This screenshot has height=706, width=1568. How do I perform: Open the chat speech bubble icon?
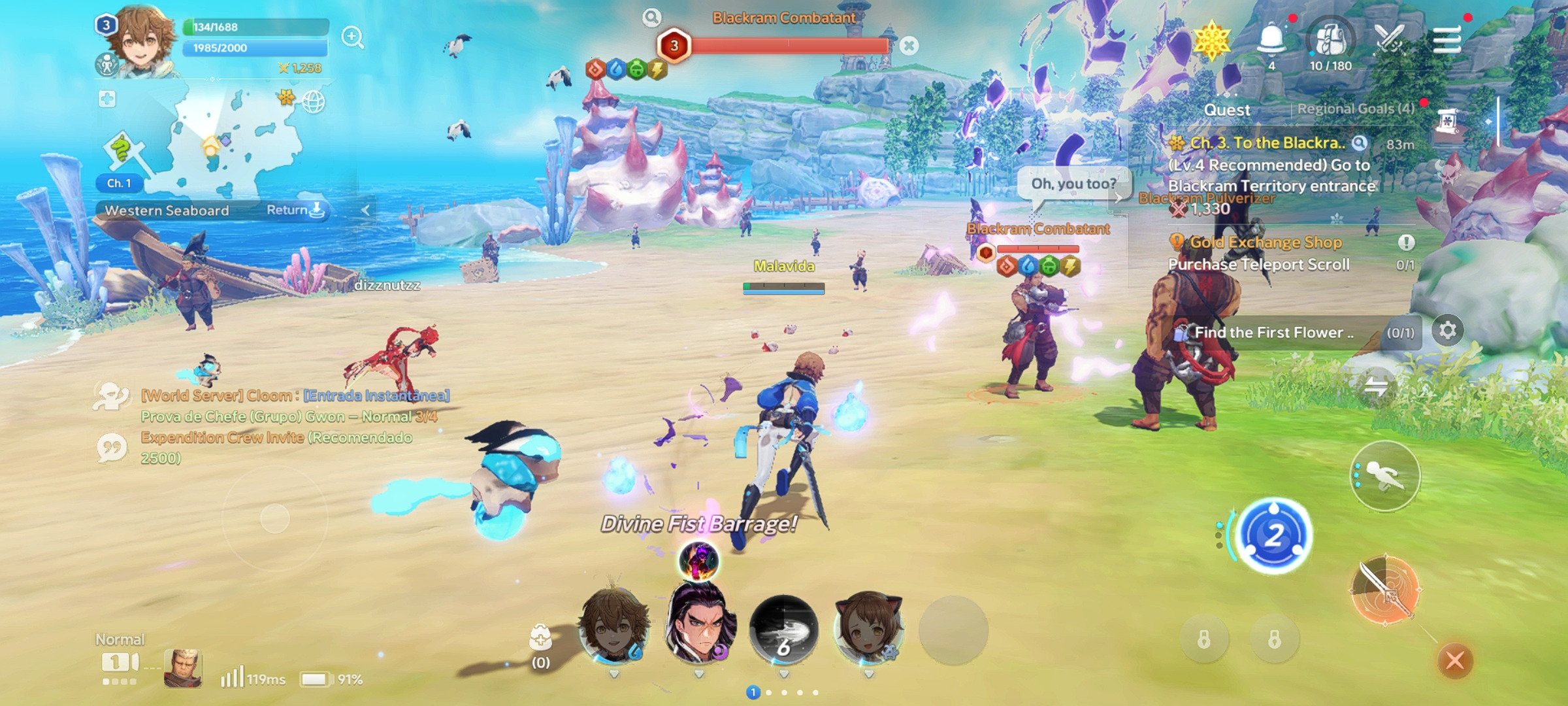point(112,448)
